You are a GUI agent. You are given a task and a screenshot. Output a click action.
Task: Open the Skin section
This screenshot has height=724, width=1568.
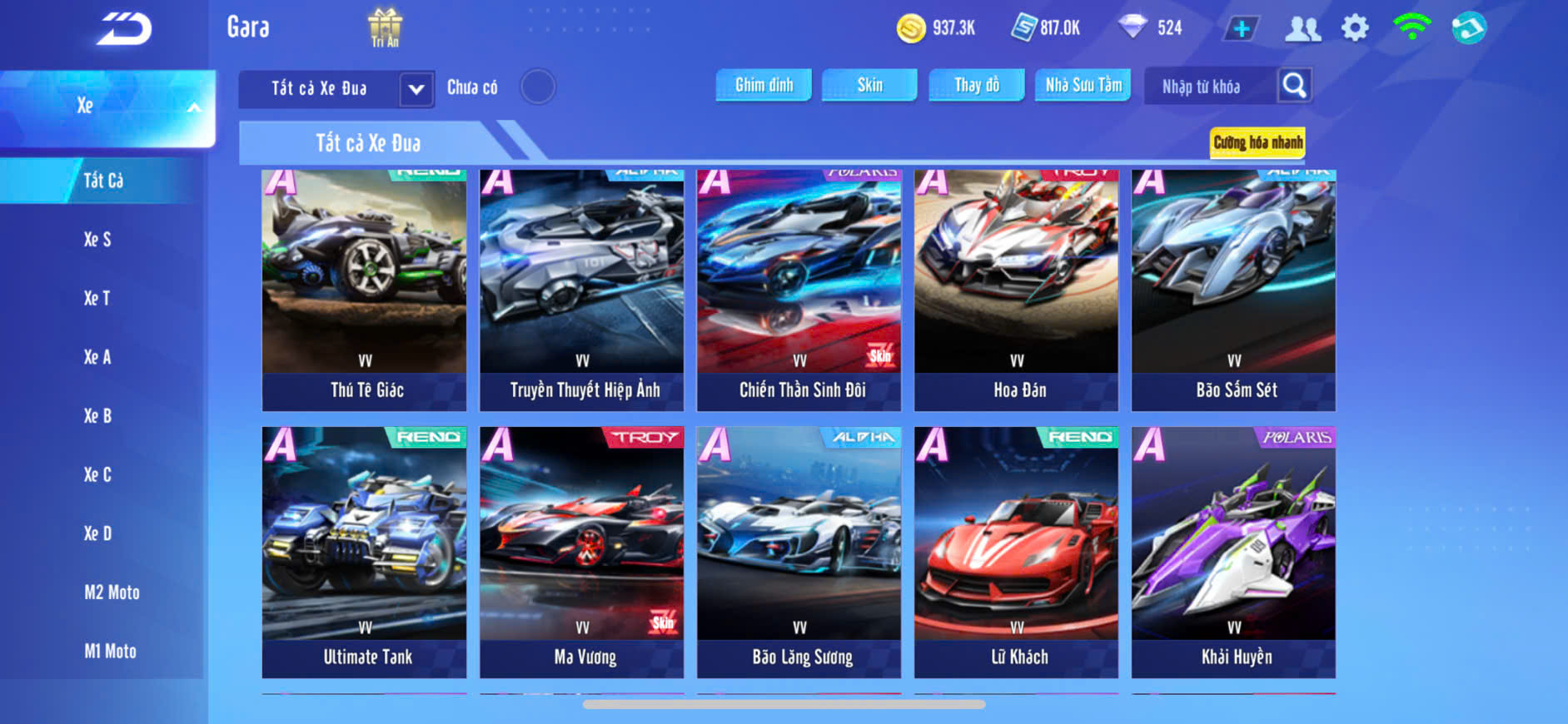click(869, 85)
